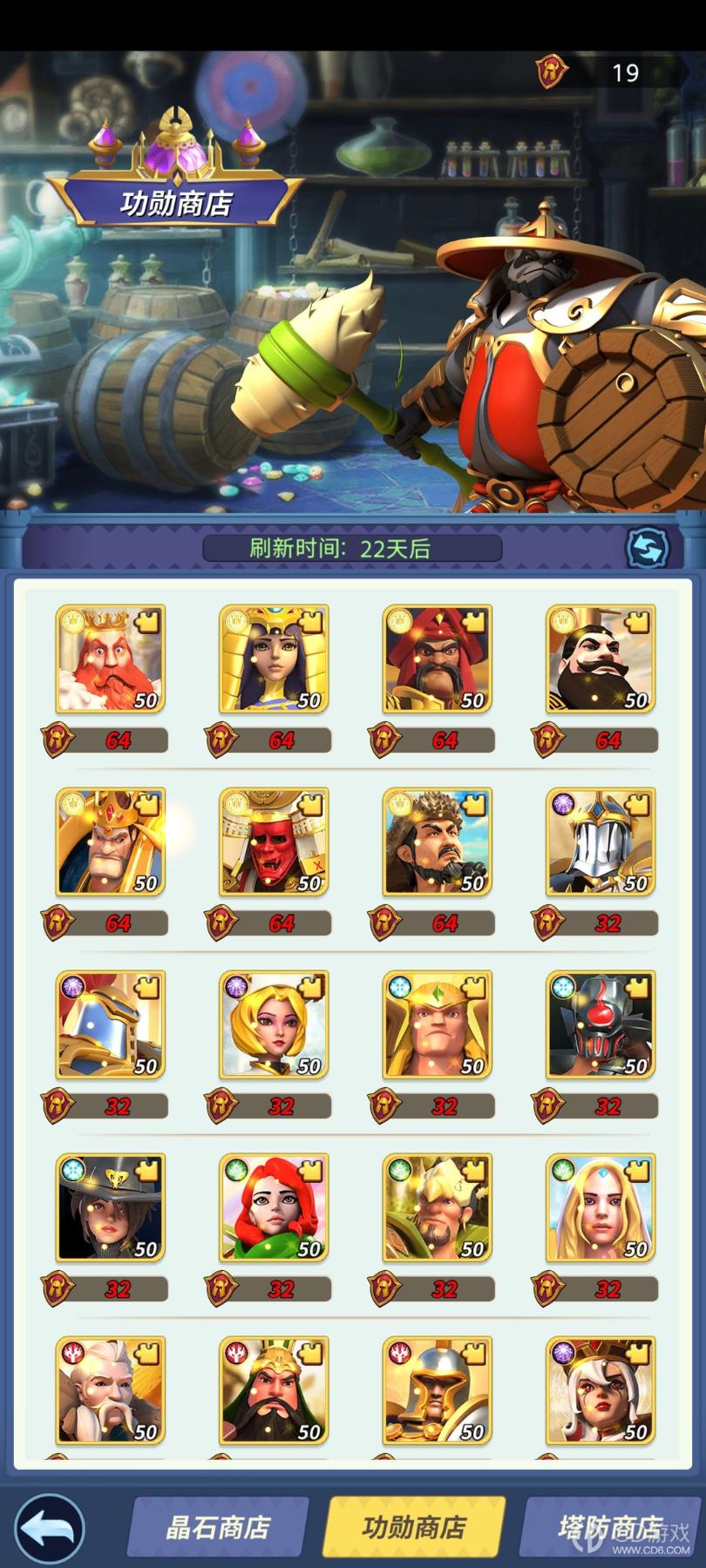This screenshot has height=1568, width=706.
Task: Pick the red-turban mustached hero
Action: coord(437,659)
